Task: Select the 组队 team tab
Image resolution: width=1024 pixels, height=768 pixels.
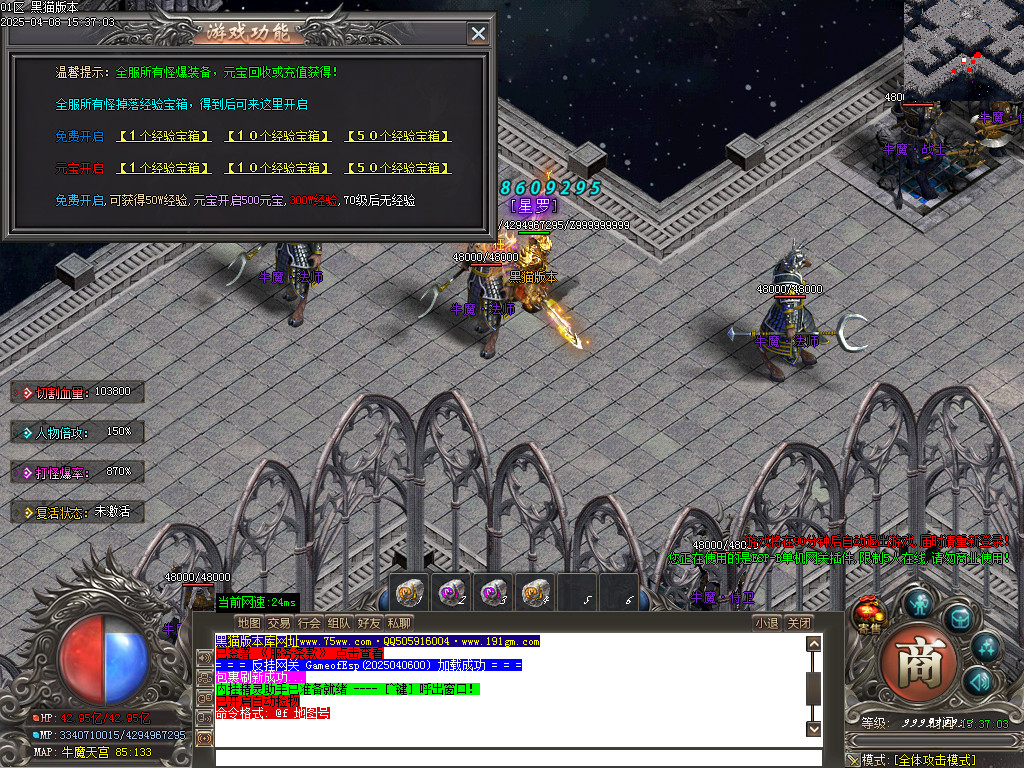Action: point(339,623)
